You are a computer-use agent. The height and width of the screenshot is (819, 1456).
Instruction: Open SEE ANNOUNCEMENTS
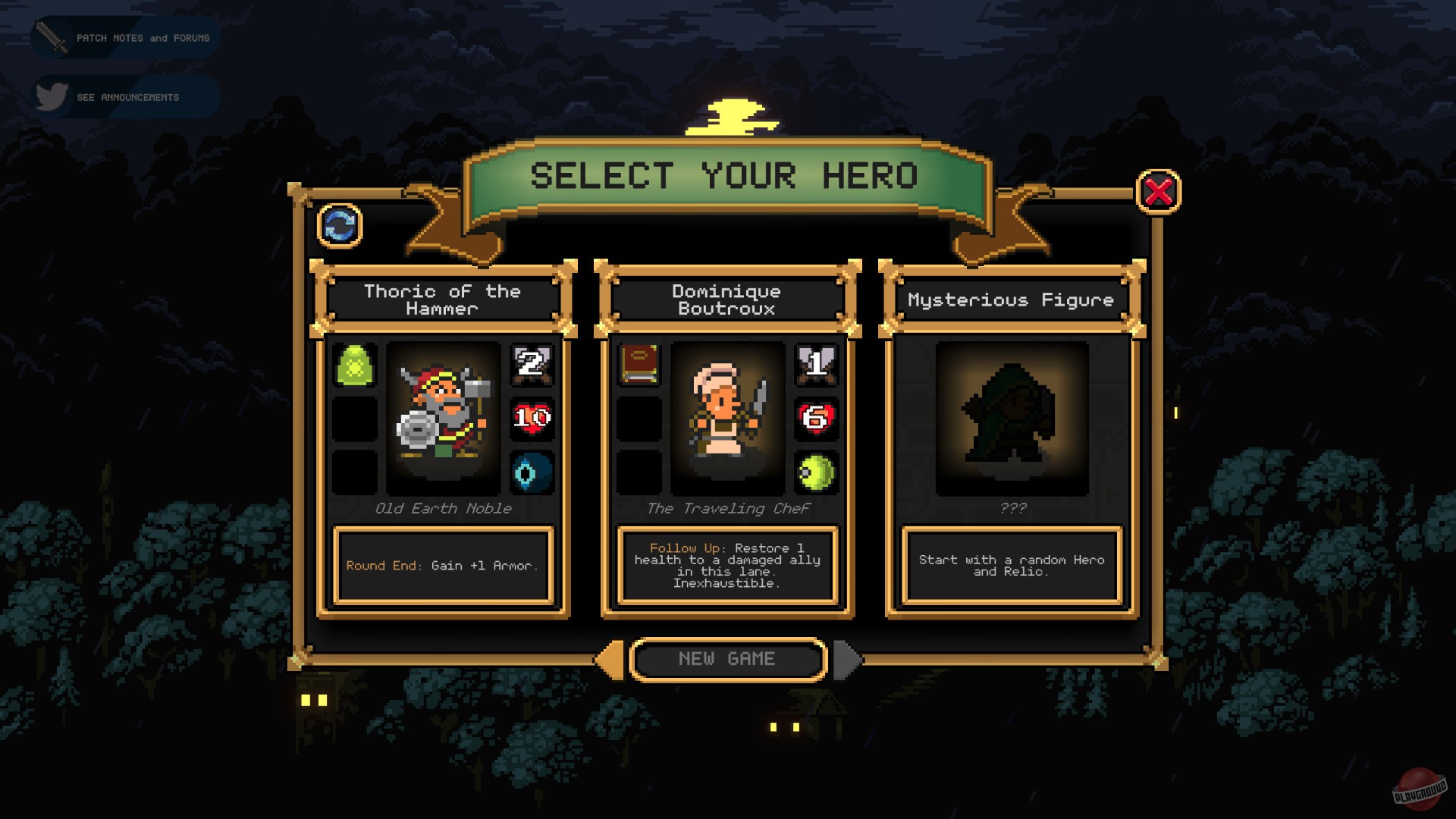point(127,96)
